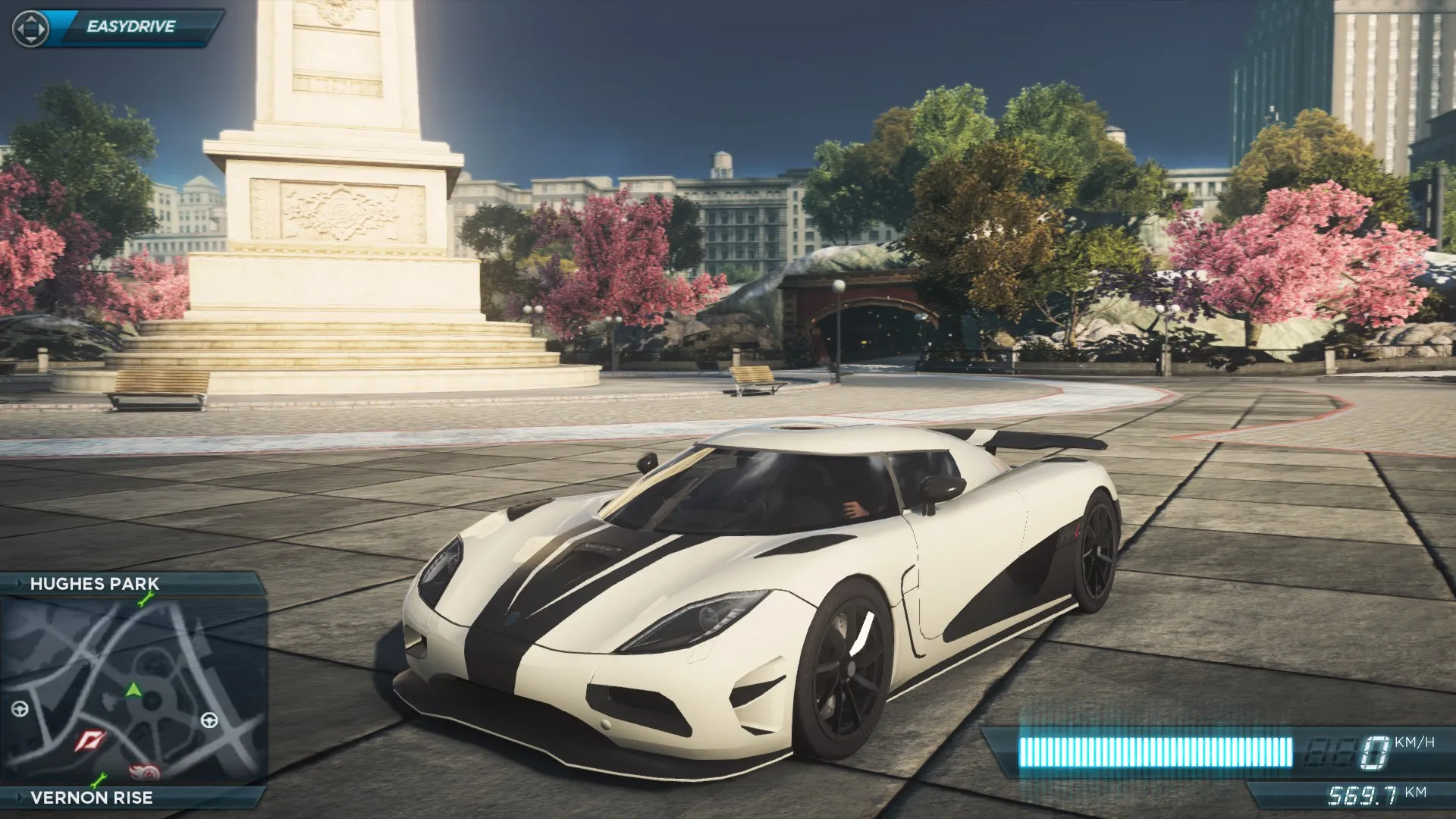1456x819 pixels.
Task: Click the Hughes Park street label
Action: pos(94,584)
